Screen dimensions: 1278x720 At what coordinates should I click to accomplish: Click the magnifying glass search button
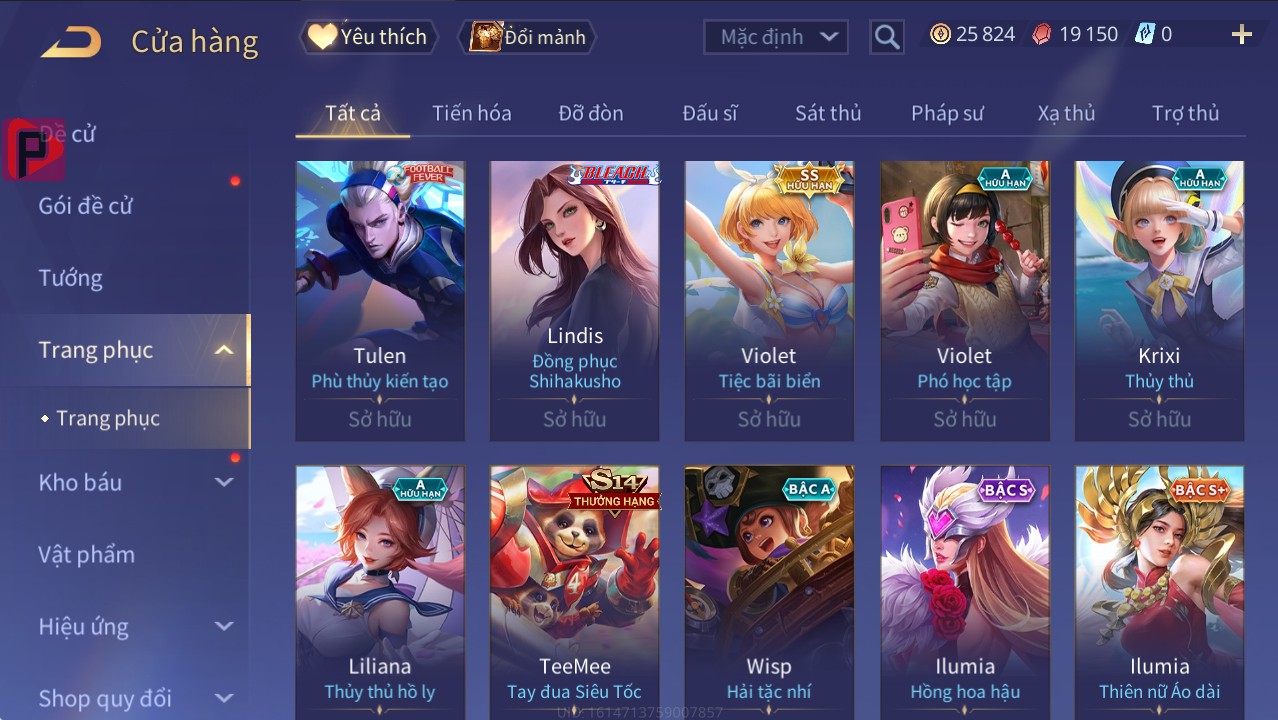coord(886,37)
